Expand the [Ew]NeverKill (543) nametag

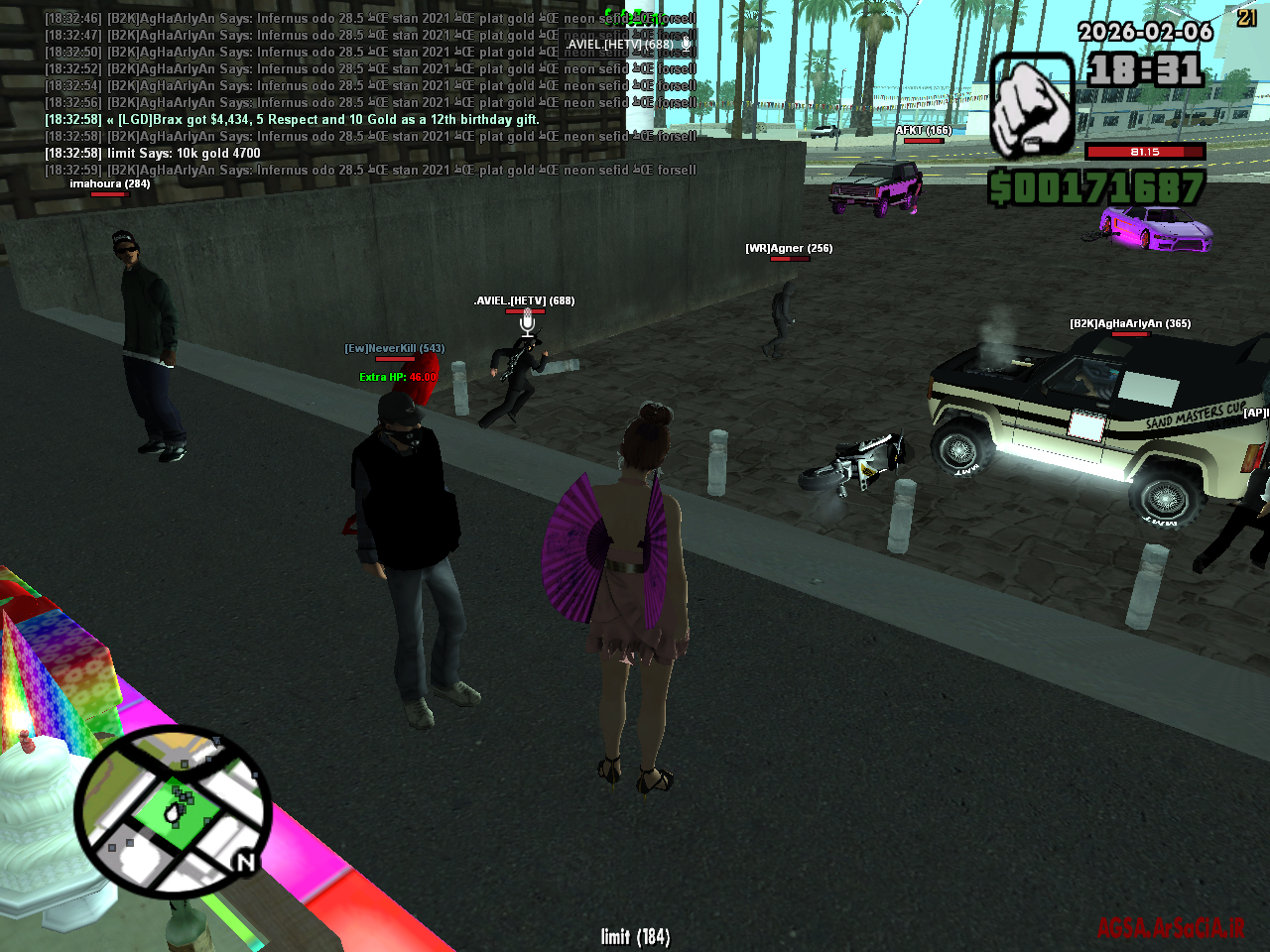coord(394,348)
